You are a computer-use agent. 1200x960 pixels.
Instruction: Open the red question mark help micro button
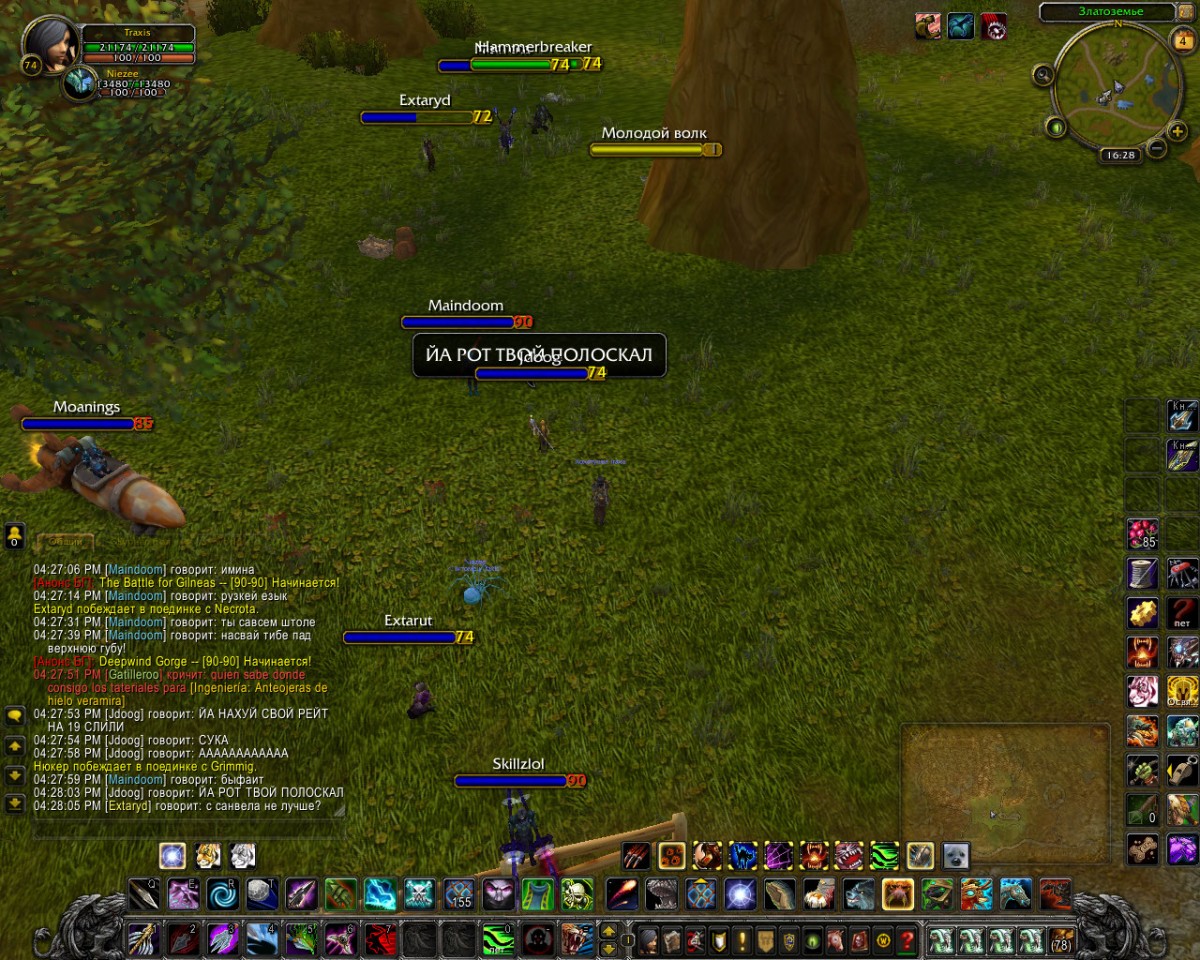907,941
